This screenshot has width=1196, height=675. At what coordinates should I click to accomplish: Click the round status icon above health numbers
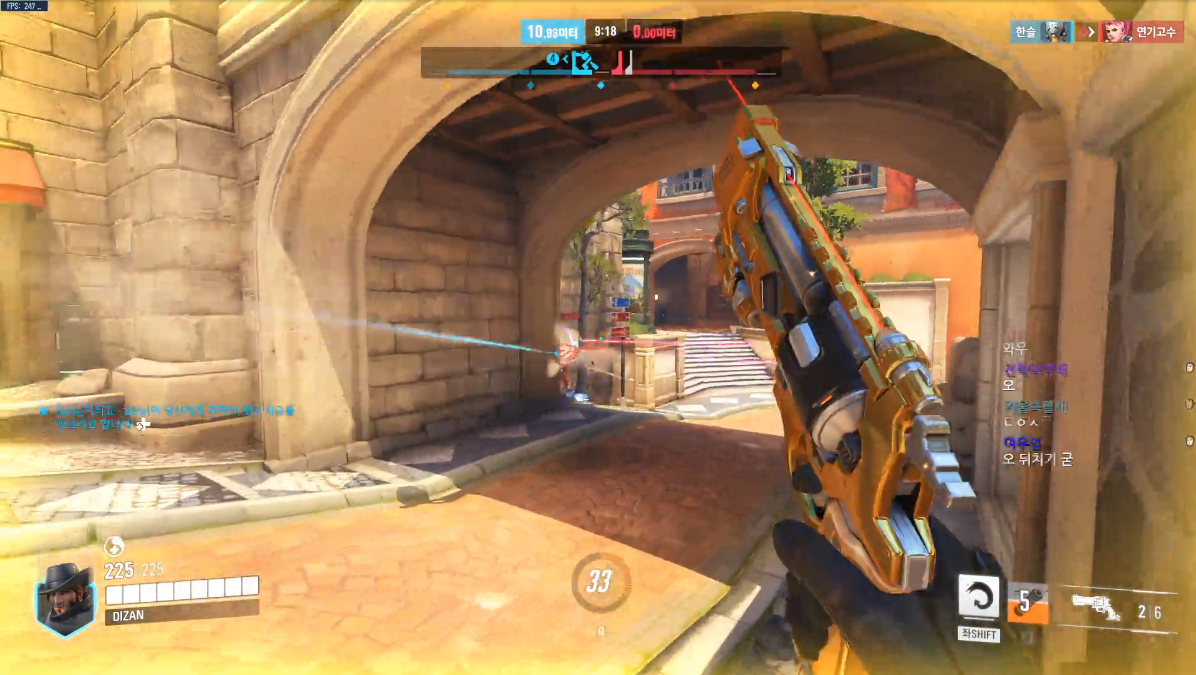click(114, 546)
